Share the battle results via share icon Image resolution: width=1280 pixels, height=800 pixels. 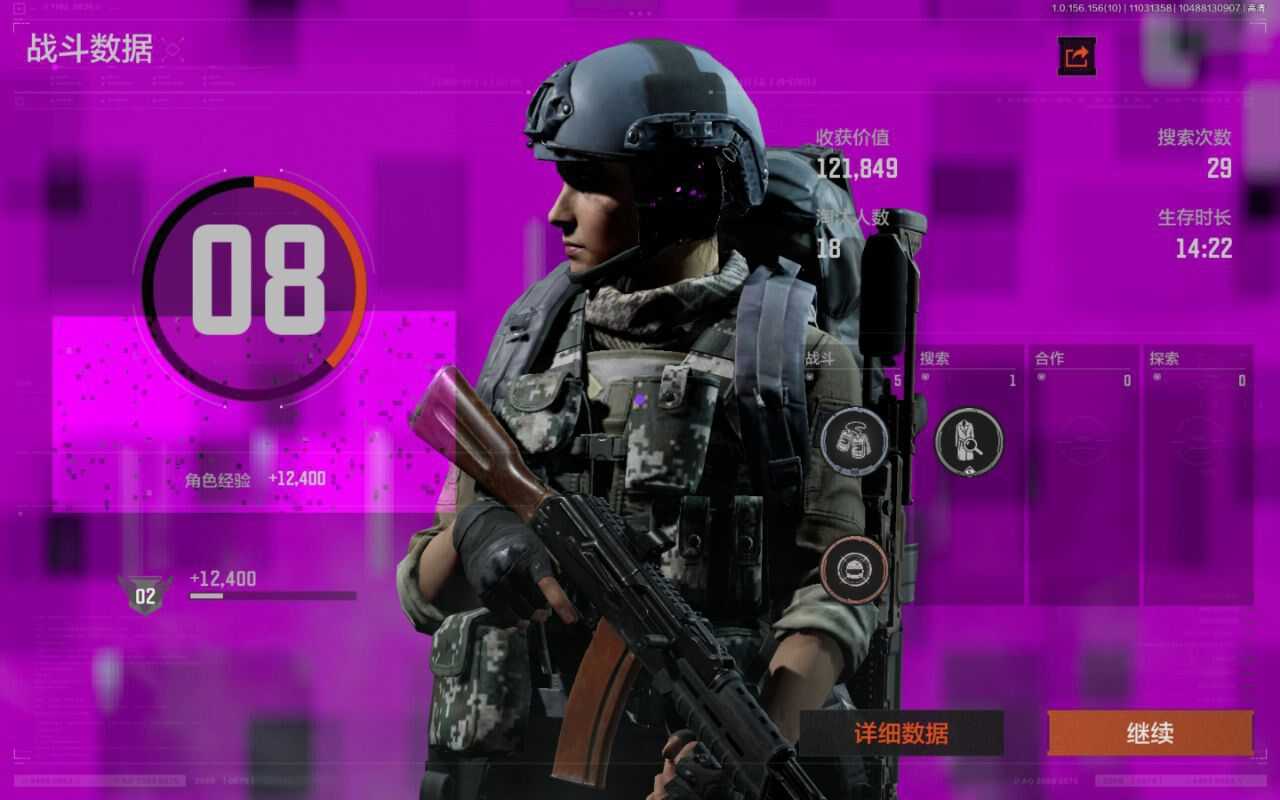point(1077,57)
